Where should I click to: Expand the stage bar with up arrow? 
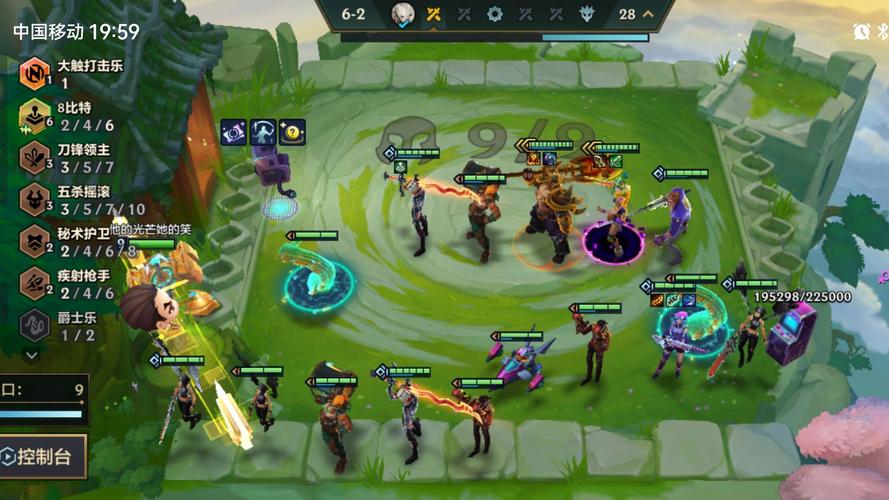(x=648, y=14)
